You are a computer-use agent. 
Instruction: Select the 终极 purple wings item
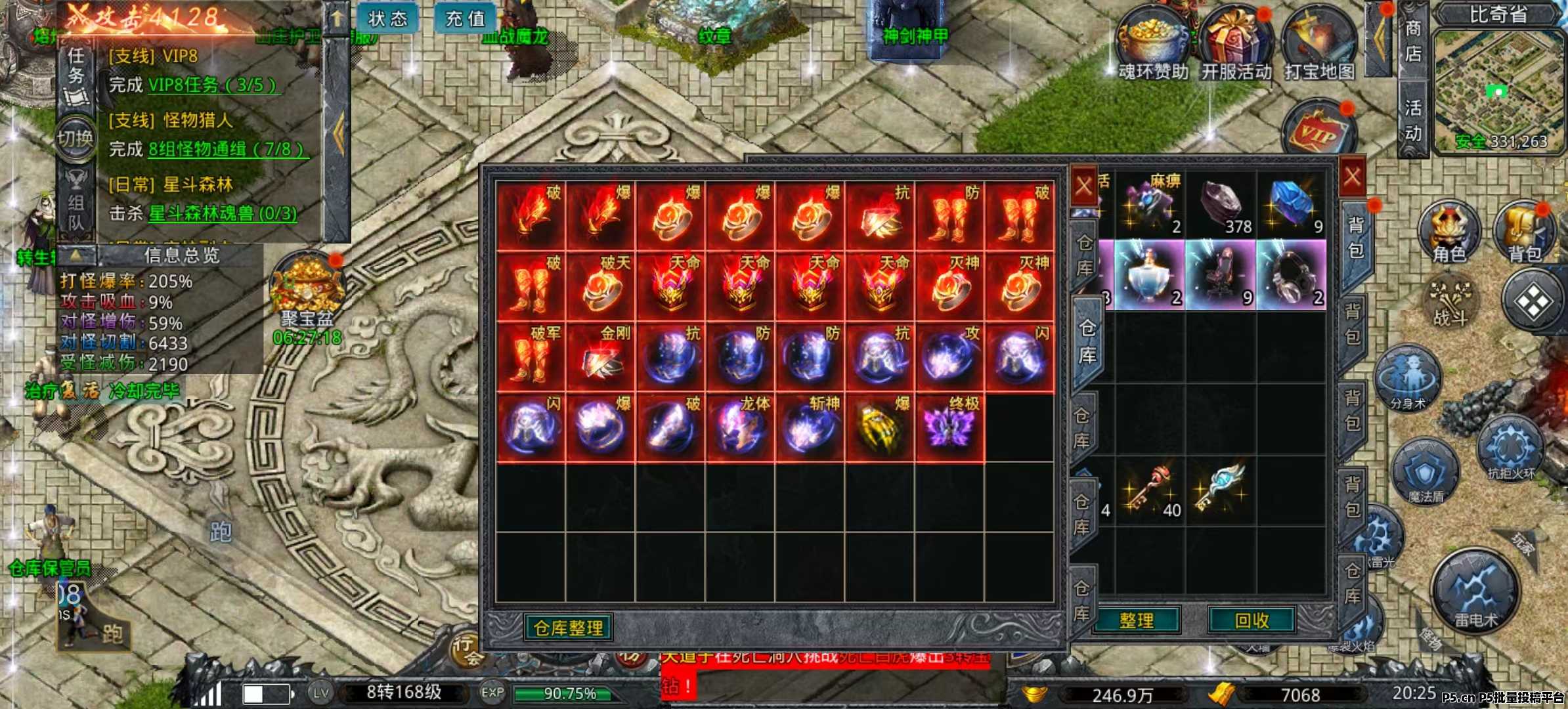[949, 427]
